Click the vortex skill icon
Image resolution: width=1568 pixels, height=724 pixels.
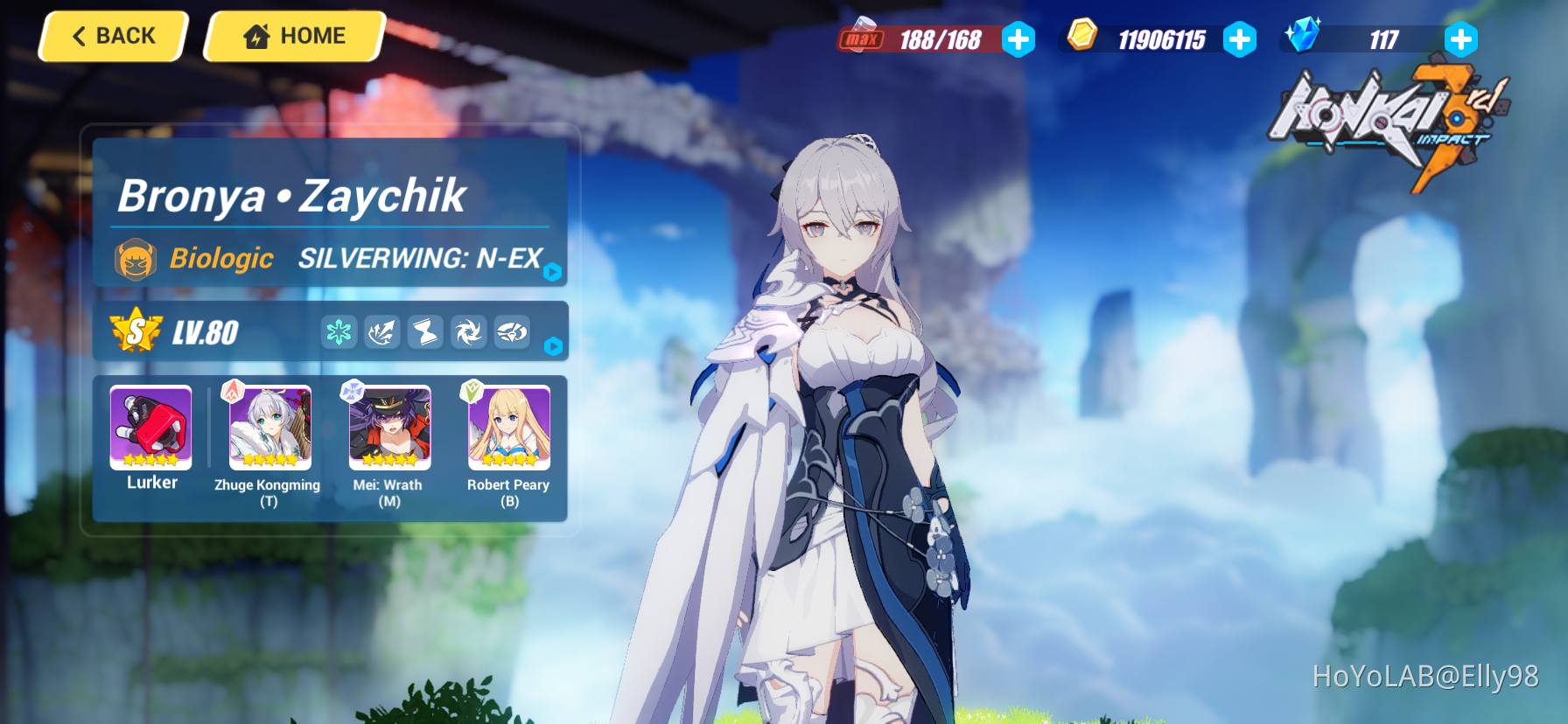click(x=468, y=332)
